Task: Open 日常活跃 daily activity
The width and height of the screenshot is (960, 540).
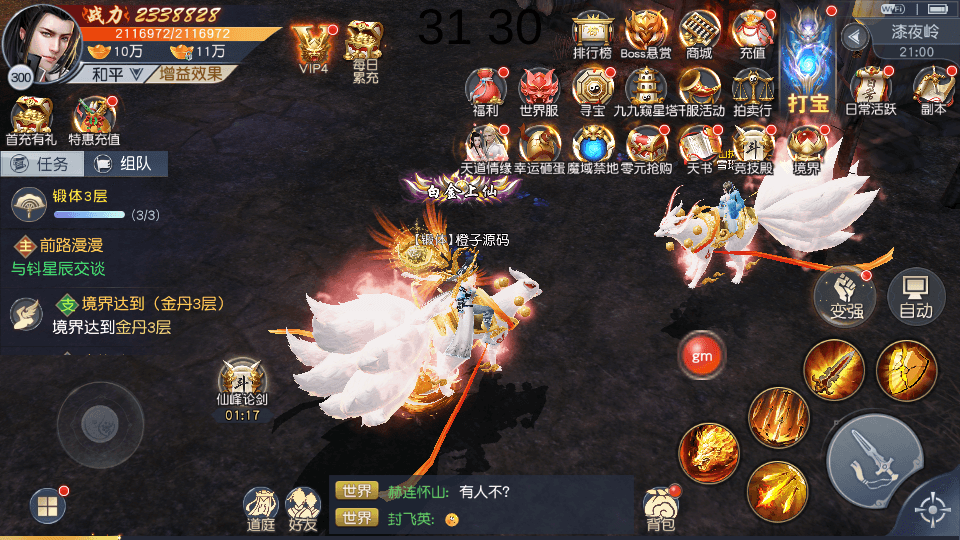Action: (x=871, y=92)
